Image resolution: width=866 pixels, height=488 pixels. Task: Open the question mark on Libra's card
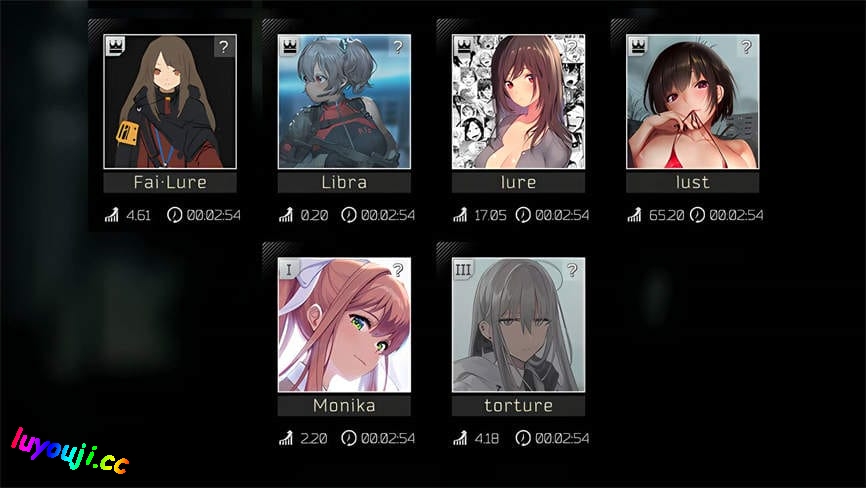(x=398, y=47)
